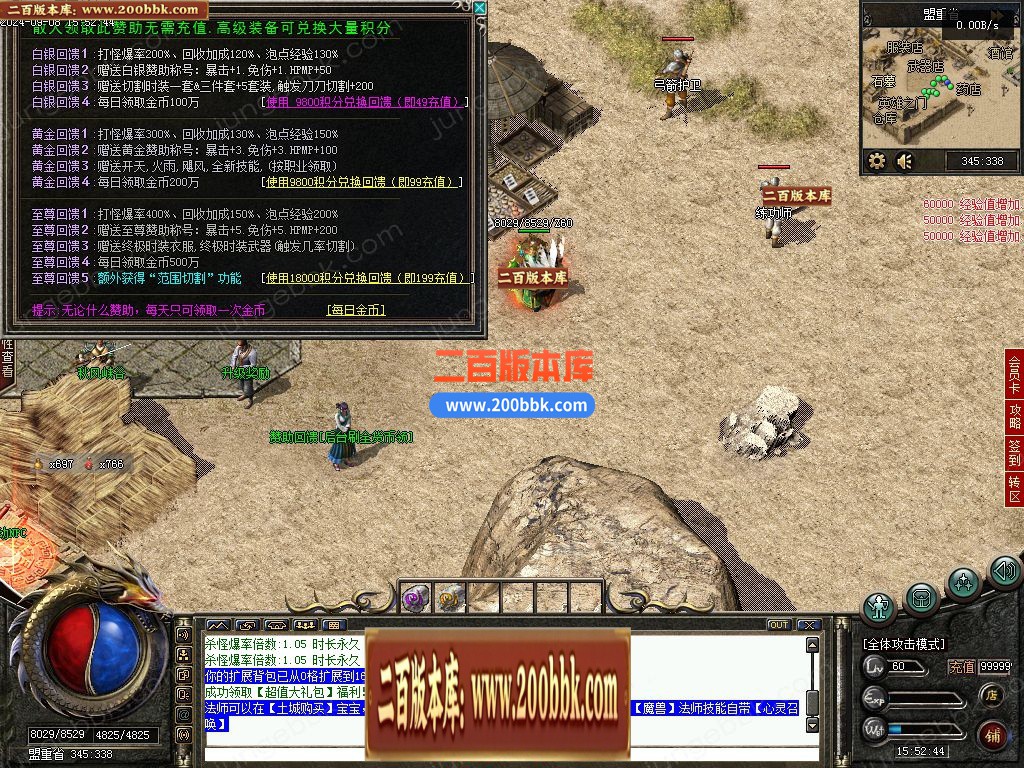Redeem Silver reward with 9800 points
Image resolution: width=1024 pixels, height=768 pixels.
click(364, 102)
